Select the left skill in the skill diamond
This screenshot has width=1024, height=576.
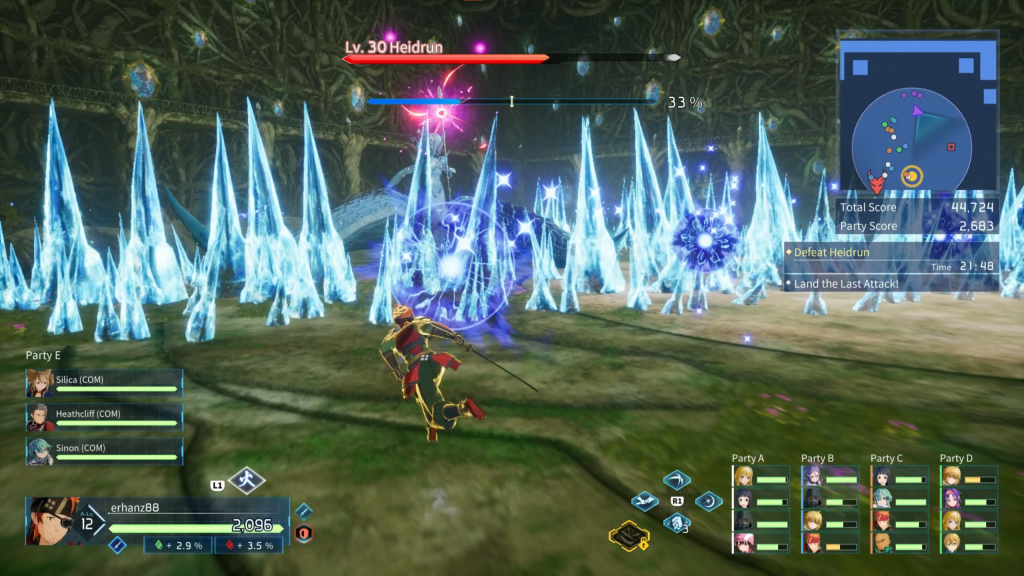[645, 501]
